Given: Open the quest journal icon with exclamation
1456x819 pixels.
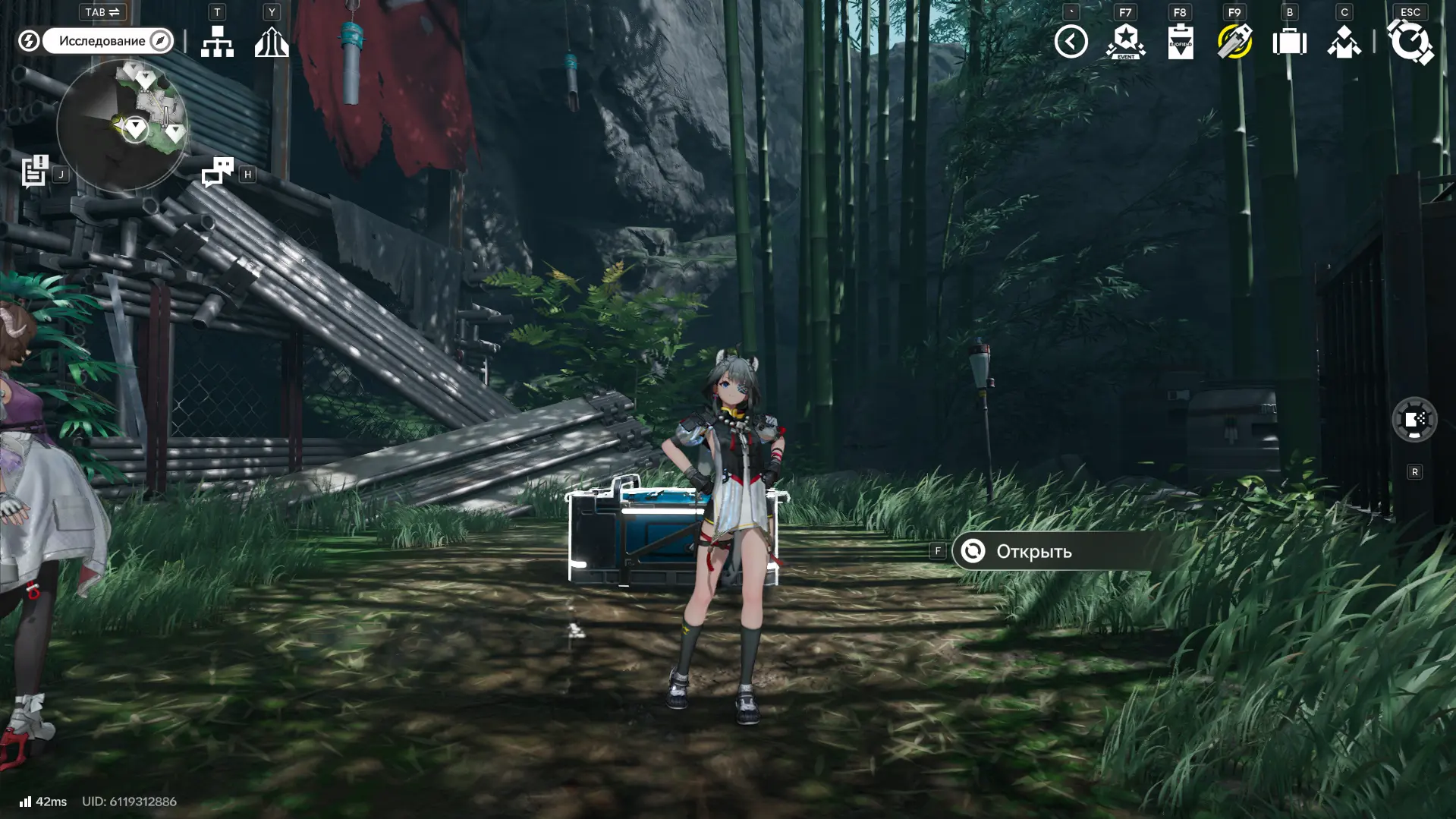Looking at the screenshot, I should point(35,171).
